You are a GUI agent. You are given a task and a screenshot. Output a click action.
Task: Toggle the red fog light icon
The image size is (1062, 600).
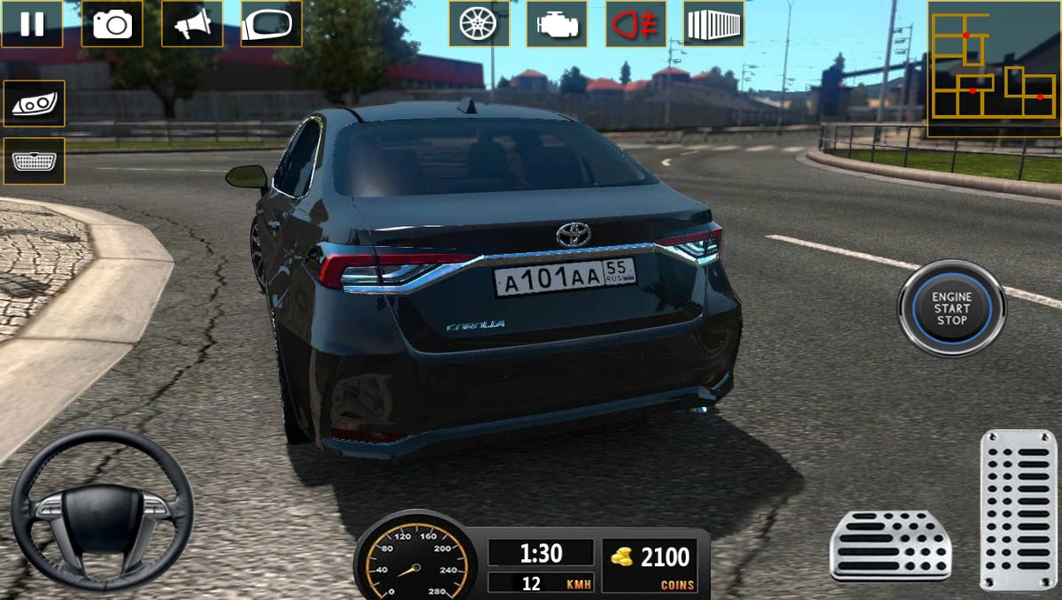(x=636, y=24)
